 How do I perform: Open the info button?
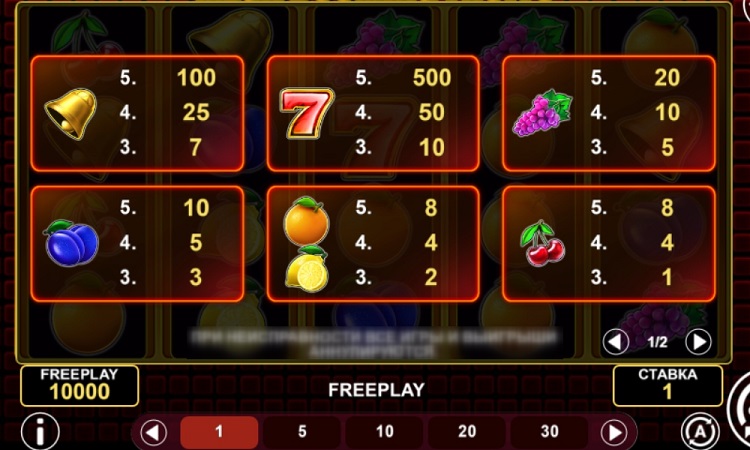click(40, 432)
